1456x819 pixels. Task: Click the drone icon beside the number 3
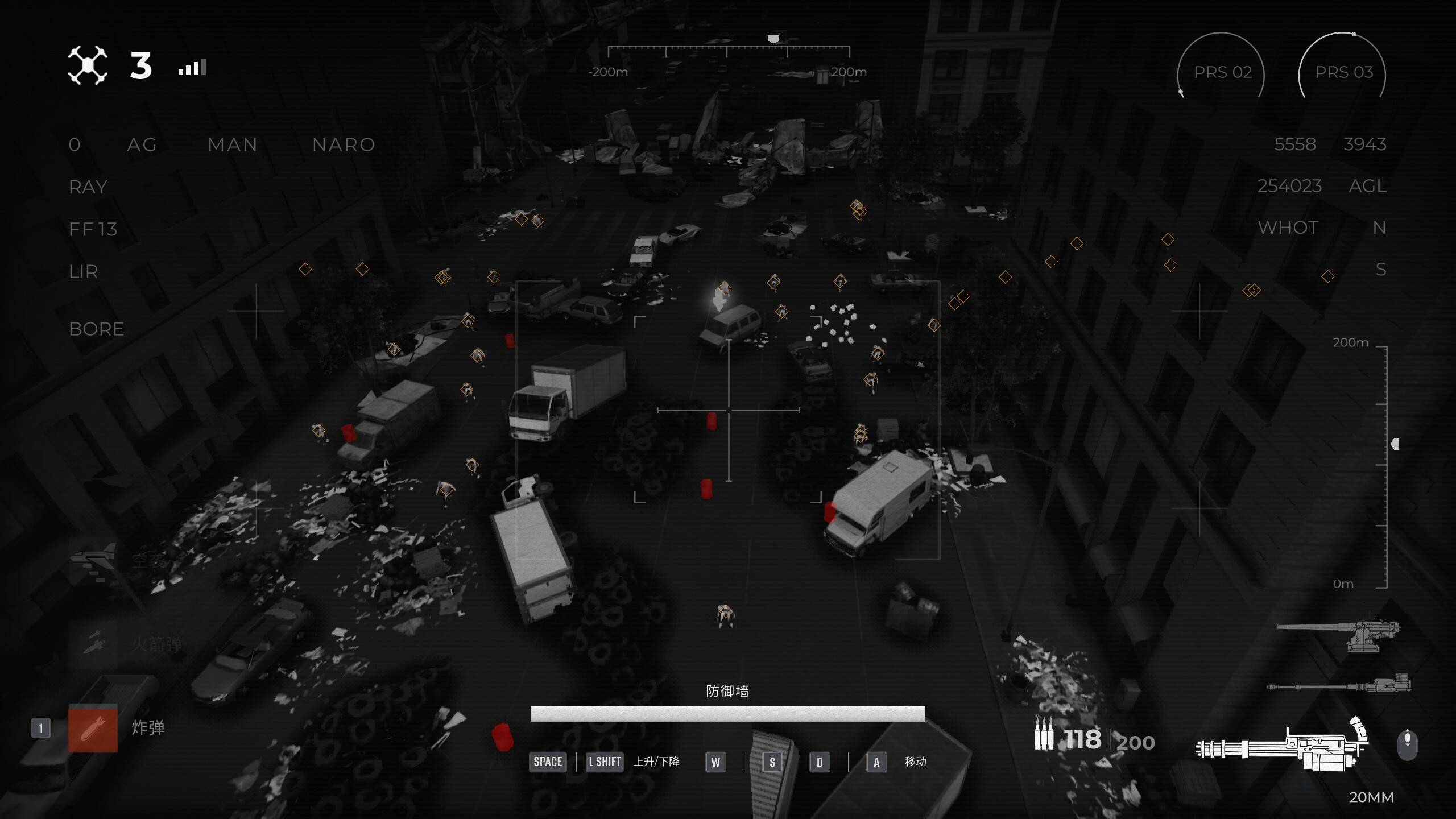point(88,65)
